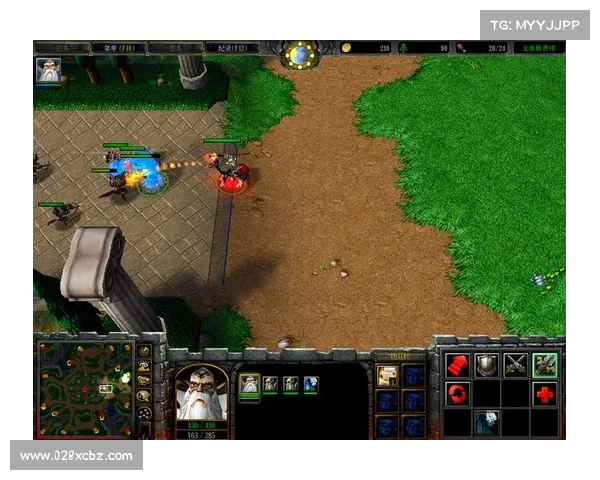The height and width of the screenshot is (480, 600).
Task: Select the hero icon in the top-left corner
Action: point(48,70)
